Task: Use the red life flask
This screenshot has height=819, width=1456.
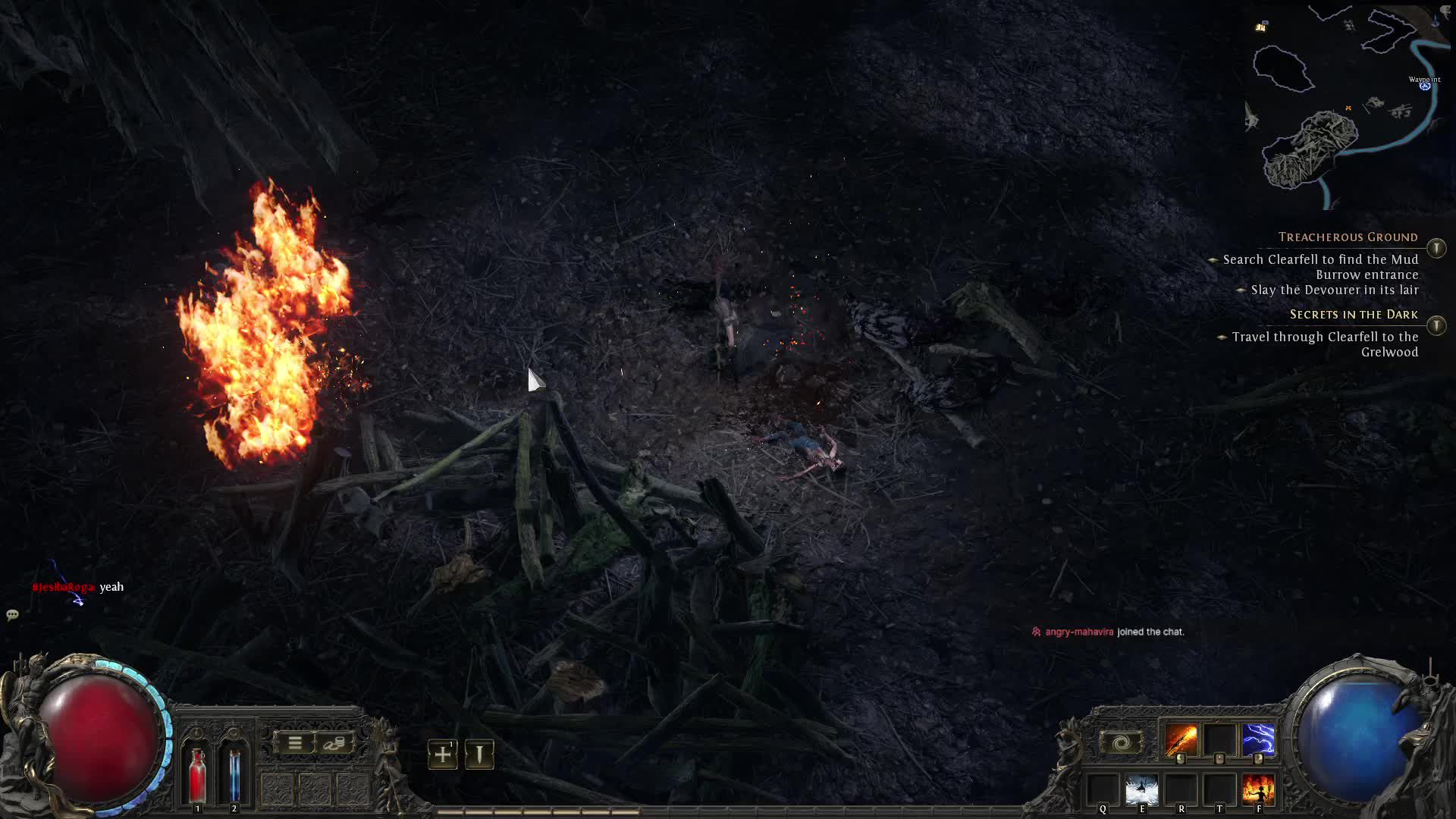Action: [x=198, y=773]
